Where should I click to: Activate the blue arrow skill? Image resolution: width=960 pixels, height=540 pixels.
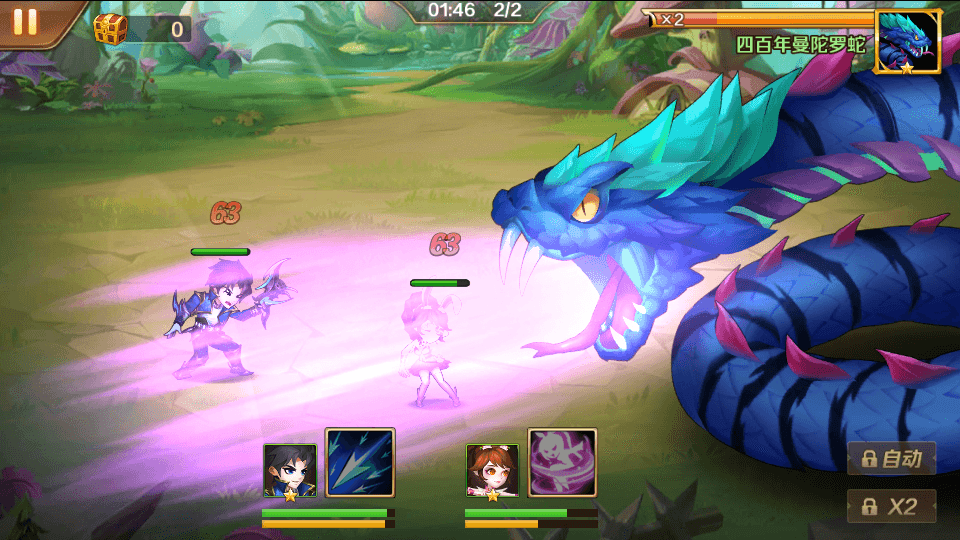360,463
